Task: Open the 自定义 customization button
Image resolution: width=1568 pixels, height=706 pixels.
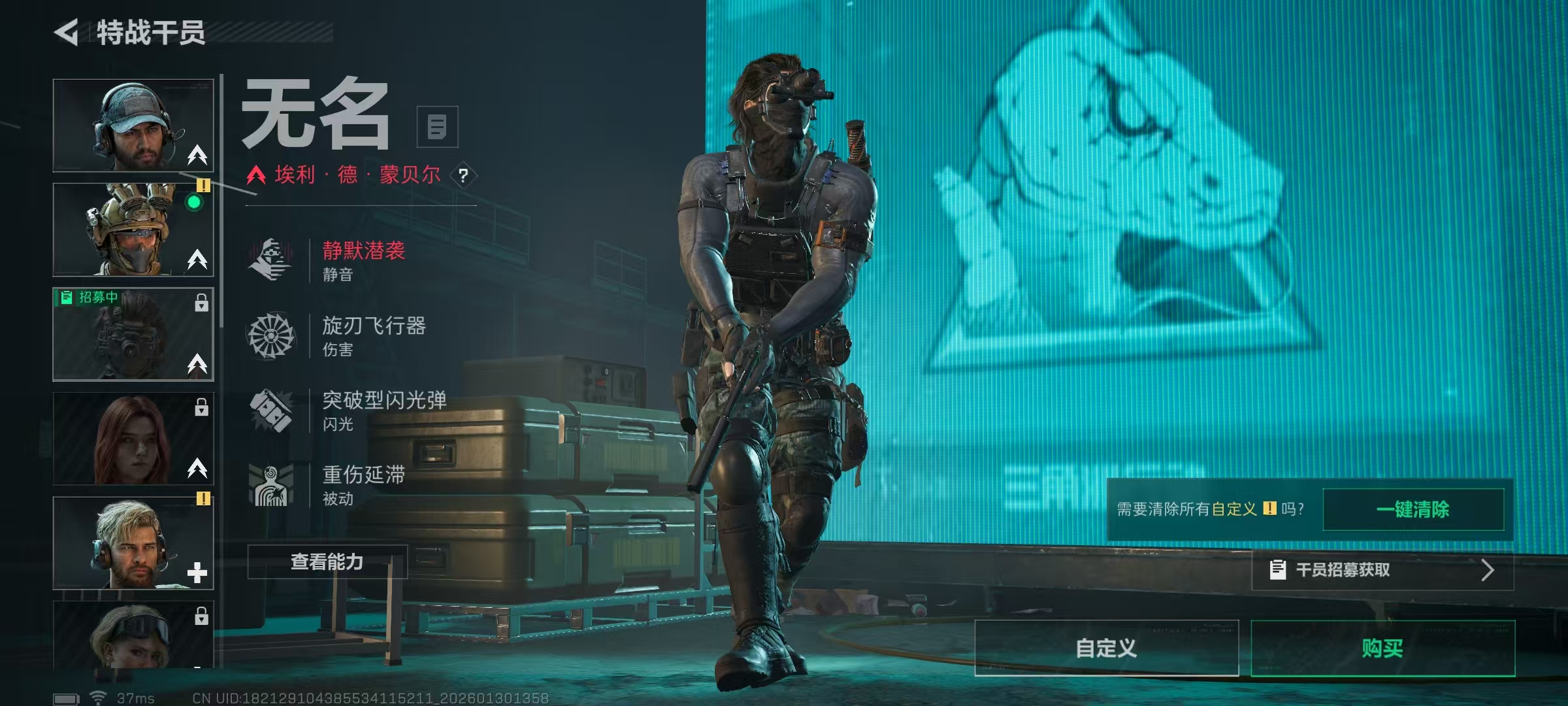Action: [1106, 648]
